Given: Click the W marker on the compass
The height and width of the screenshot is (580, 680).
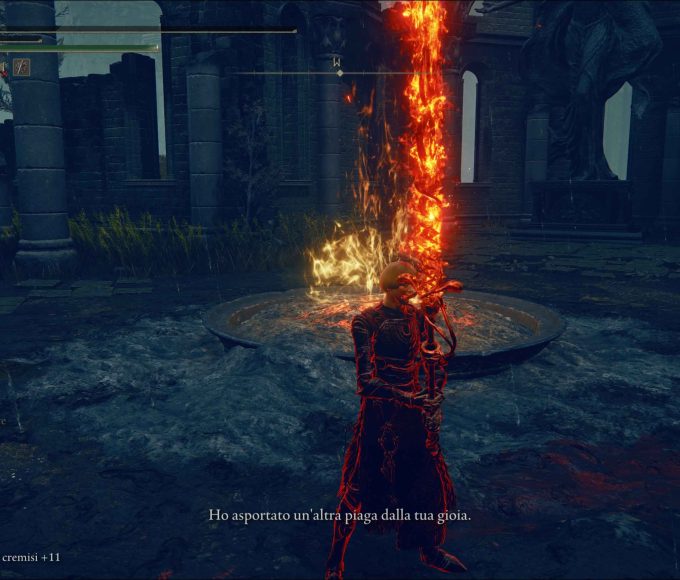Looking at the screenshot, I should (x=339, y=61).
